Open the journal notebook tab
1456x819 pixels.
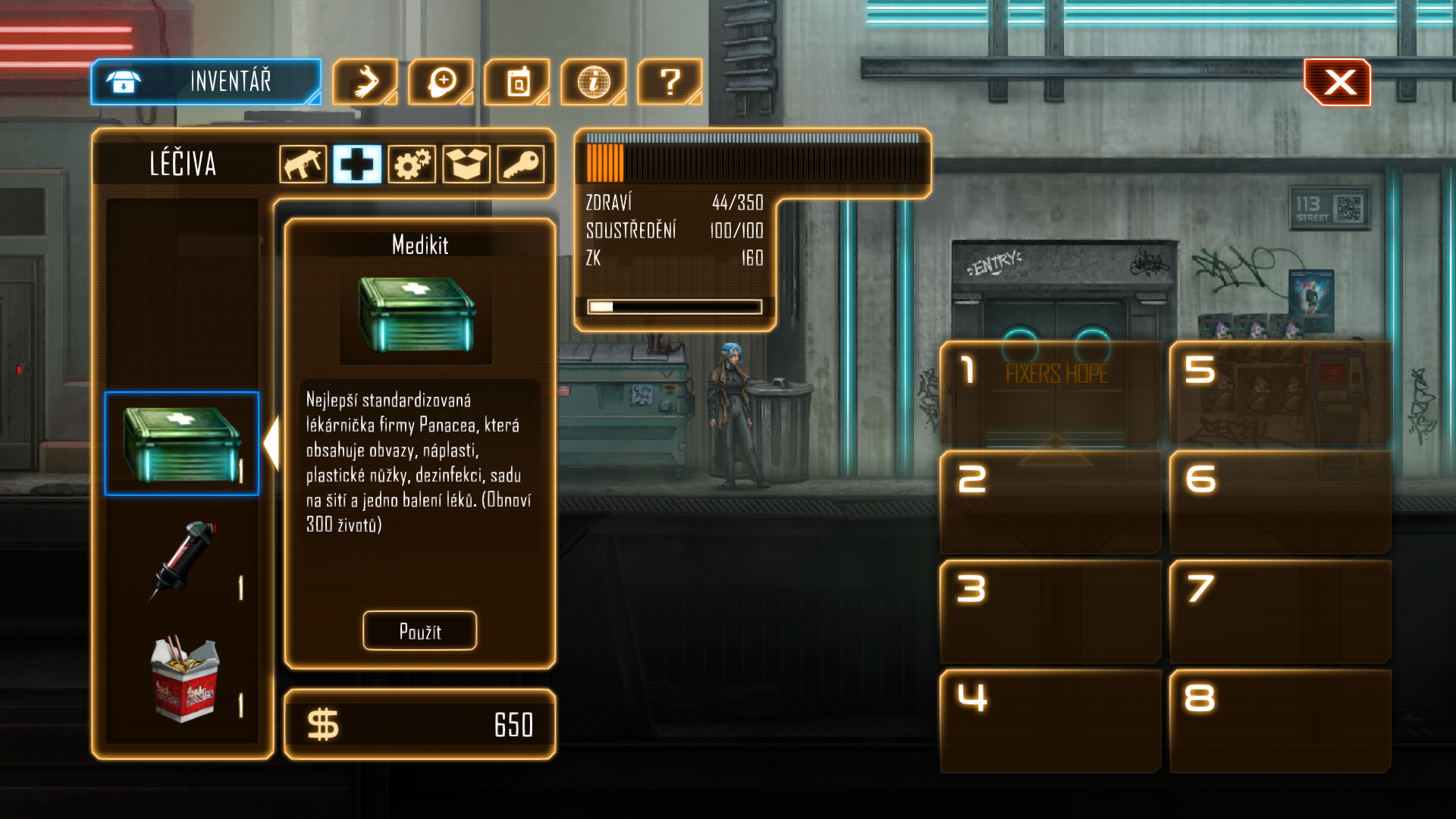pyautogui.click(x=517, y=82)
